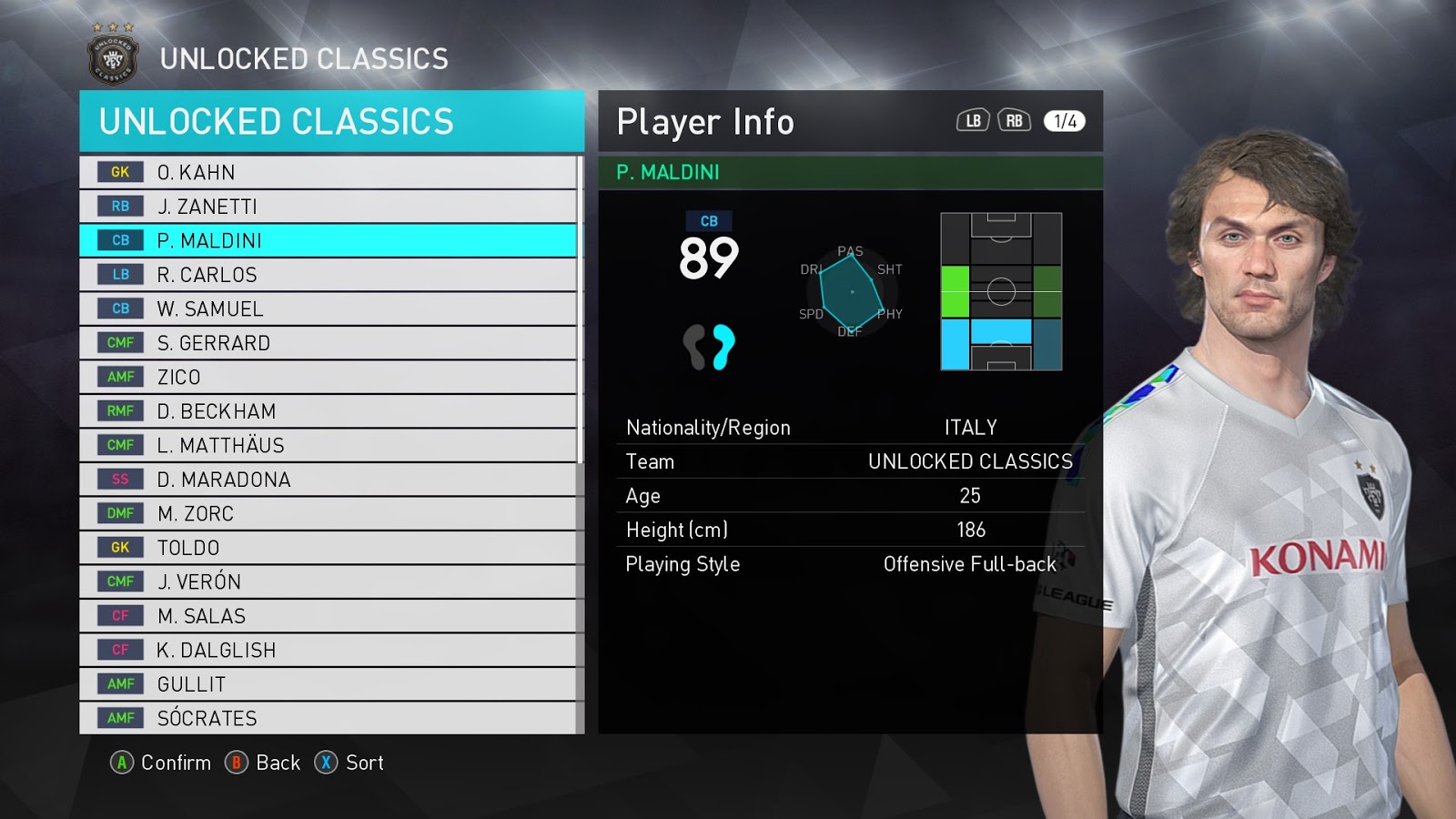Click the pitch position map graphic
Screen dimensions: 1456x819
click(1001, 291)
